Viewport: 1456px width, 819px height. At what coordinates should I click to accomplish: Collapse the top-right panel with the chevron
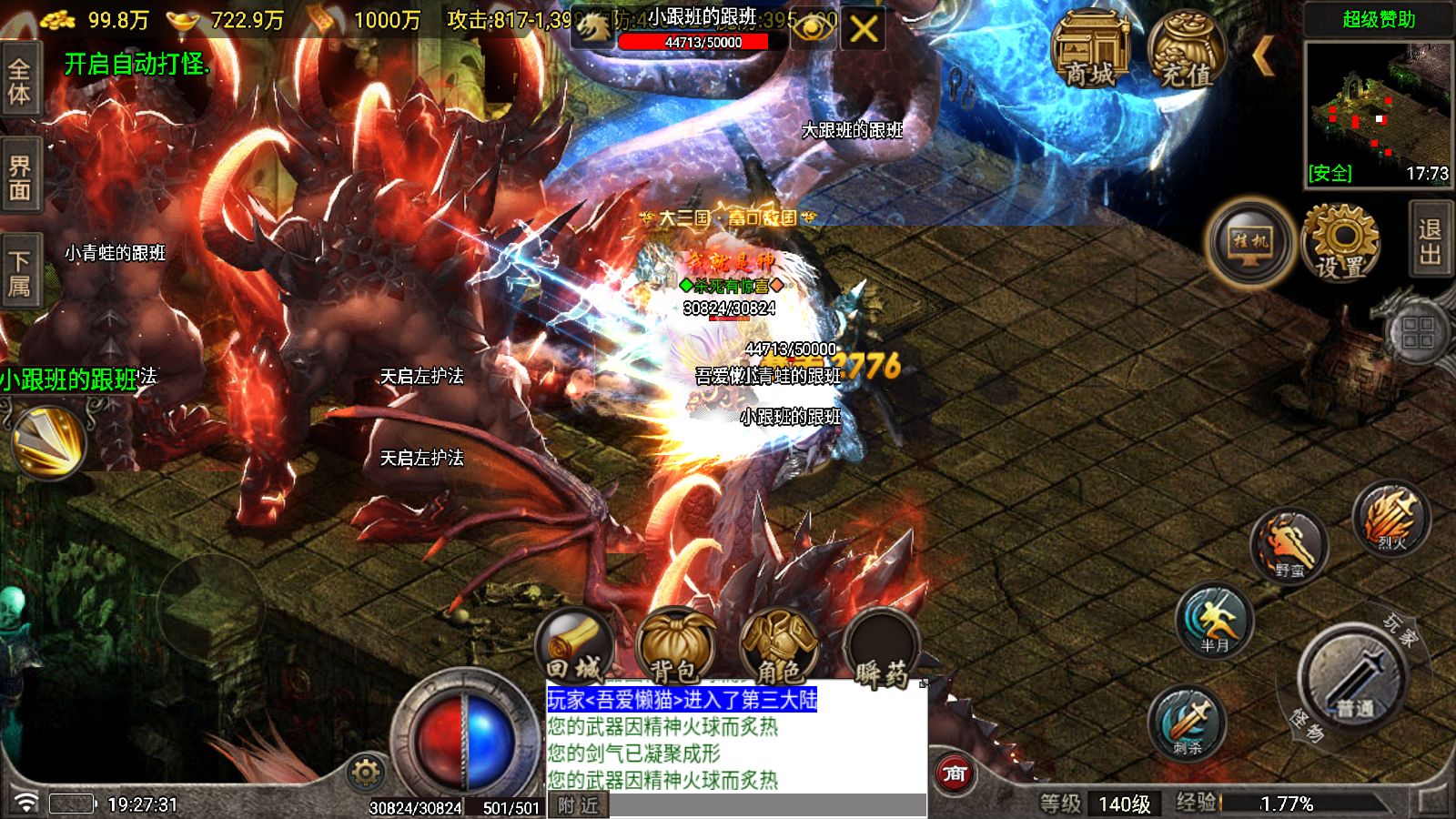coord(1265,55)
